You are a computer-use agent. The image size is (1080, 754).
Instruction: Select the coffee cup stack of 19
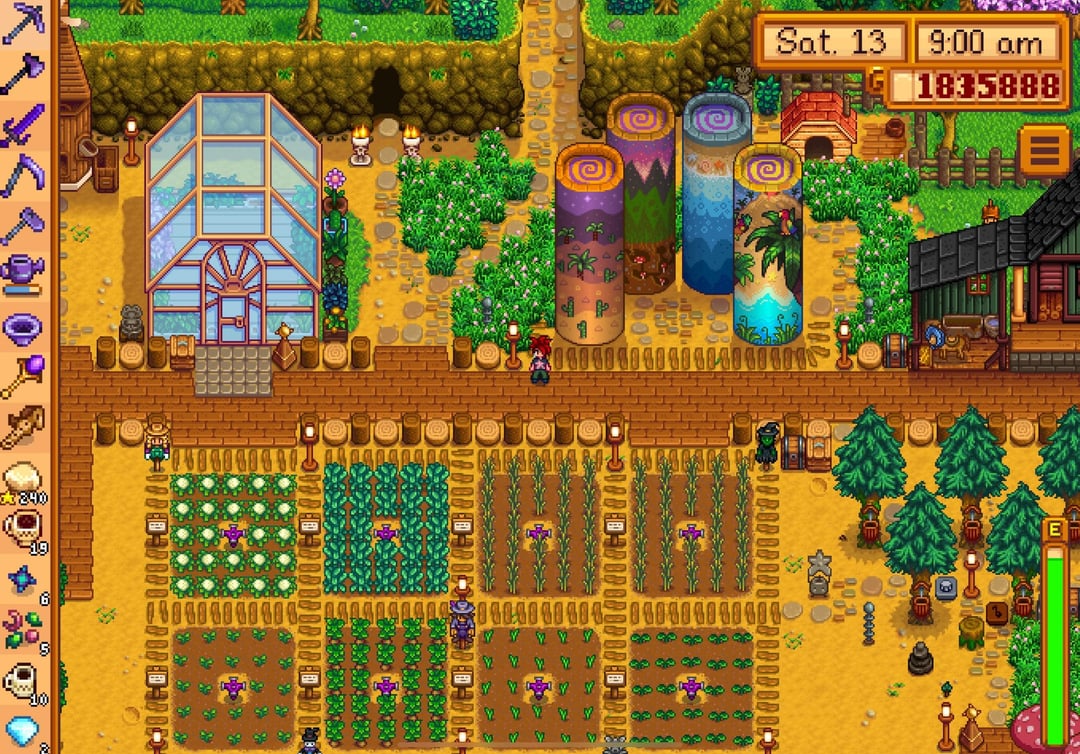[22, 528]
